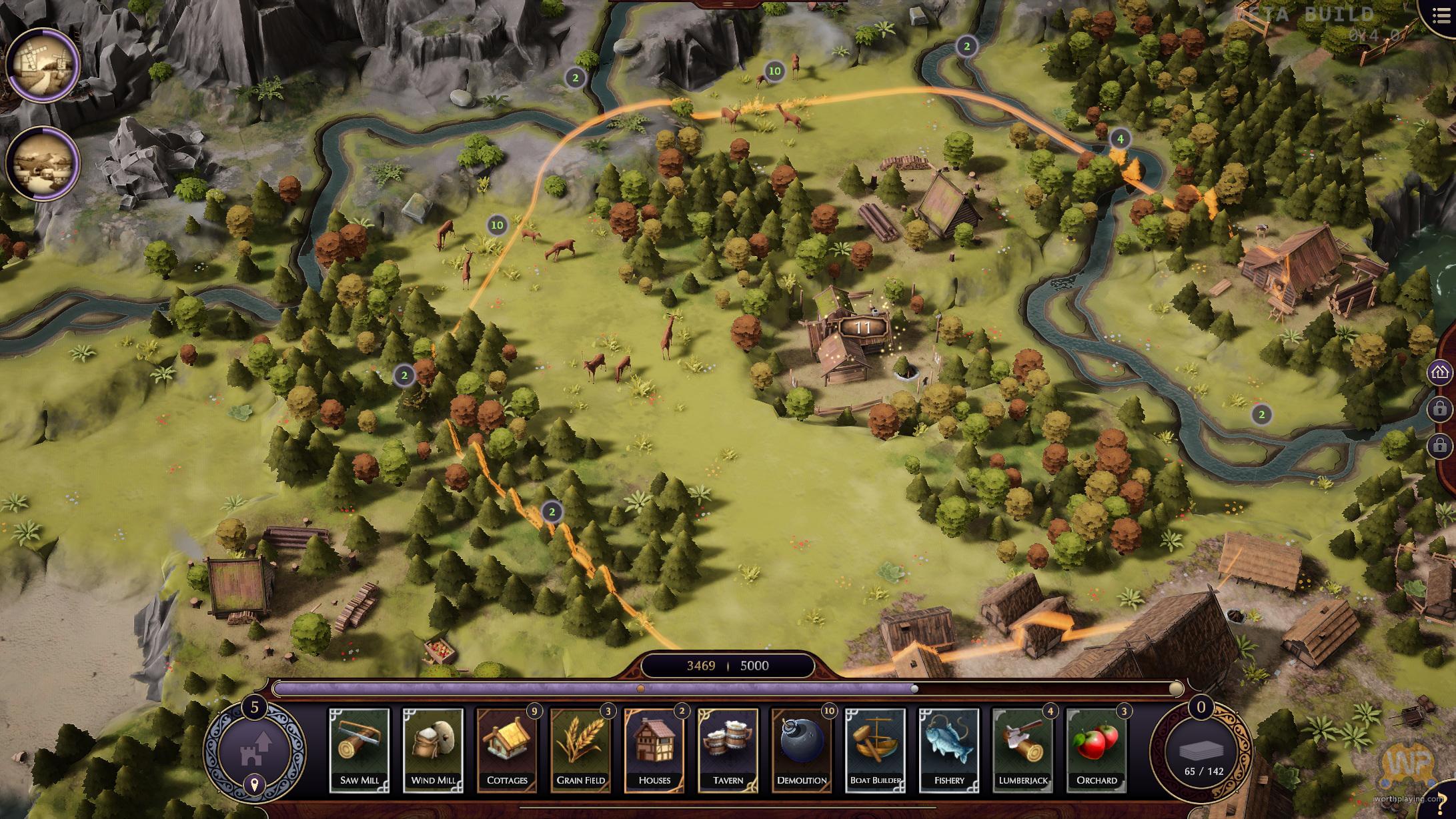Click the castle upgrade emblem
Image resolution: width=1456 pixels, height=819 pixels.
(x=254, y=747)
